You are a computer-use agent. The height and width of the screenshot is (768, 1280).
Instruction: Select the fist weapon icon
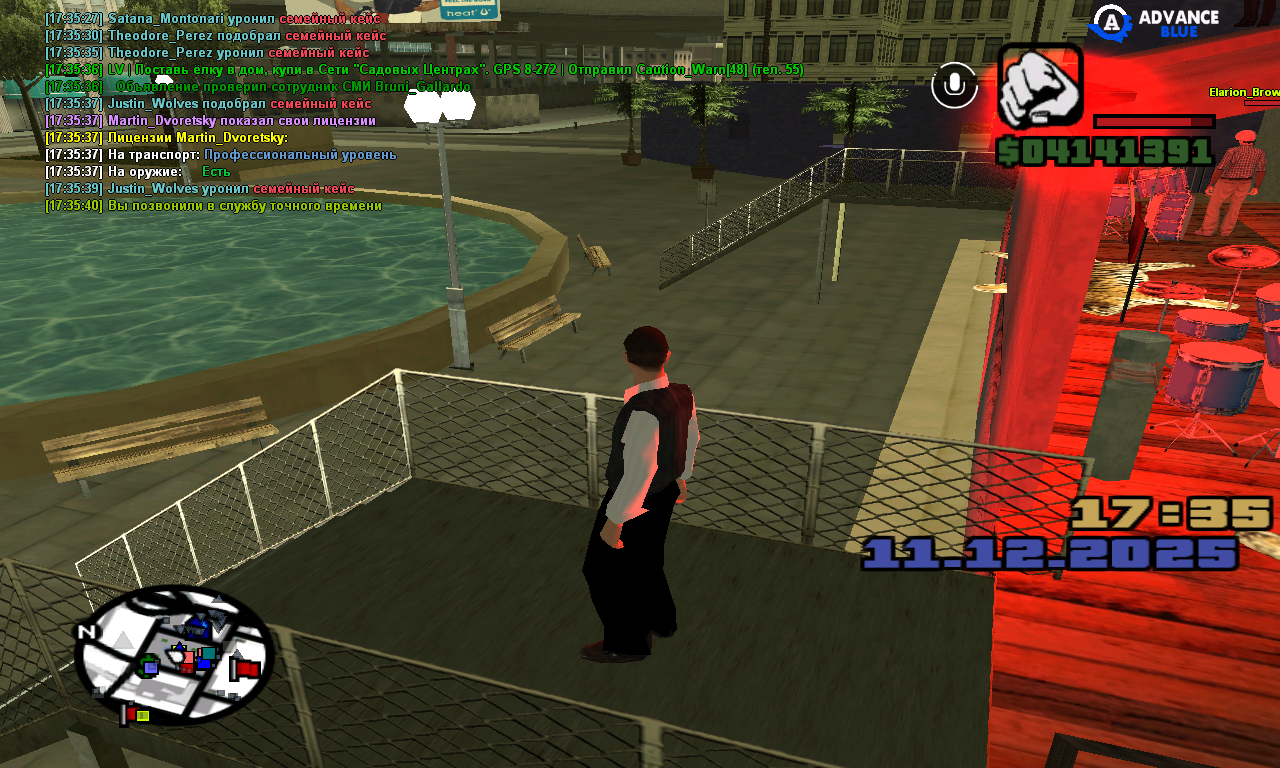pyautogui.click(x=1040, y=86)
